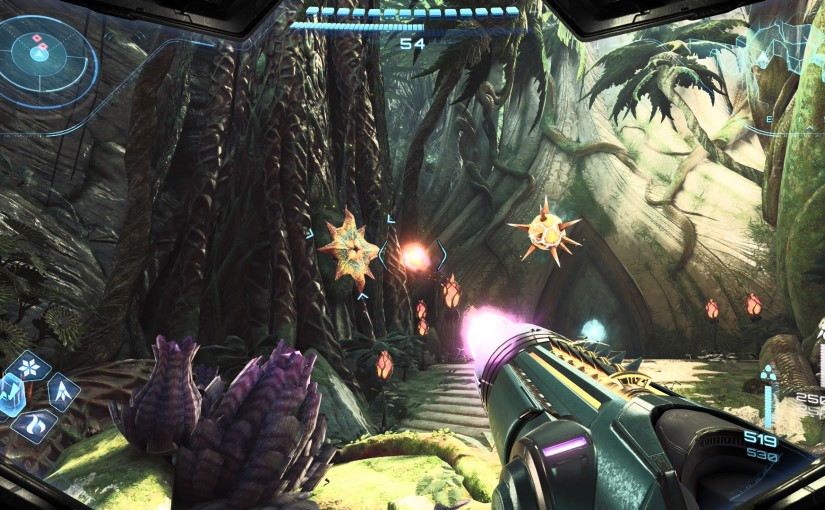Viewport: 825px width, 510px height.
Task: Activate the flame fire shot icon
Action: coord(36,425)
